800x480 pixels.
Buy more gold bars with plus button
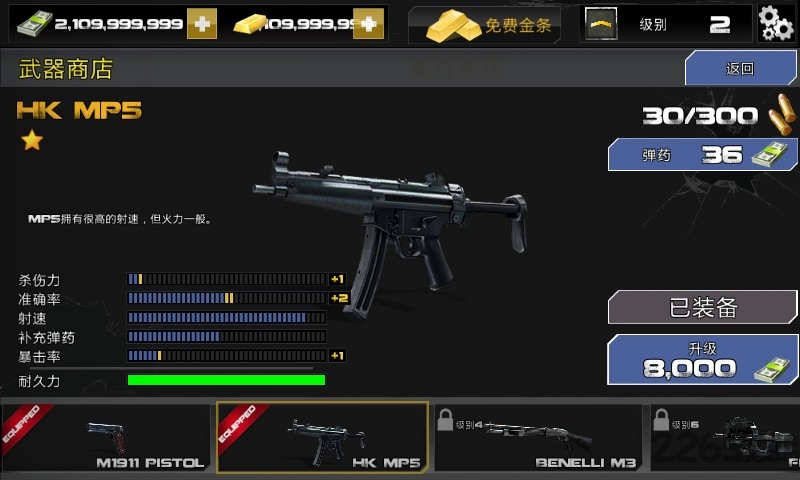coord(368,24)
